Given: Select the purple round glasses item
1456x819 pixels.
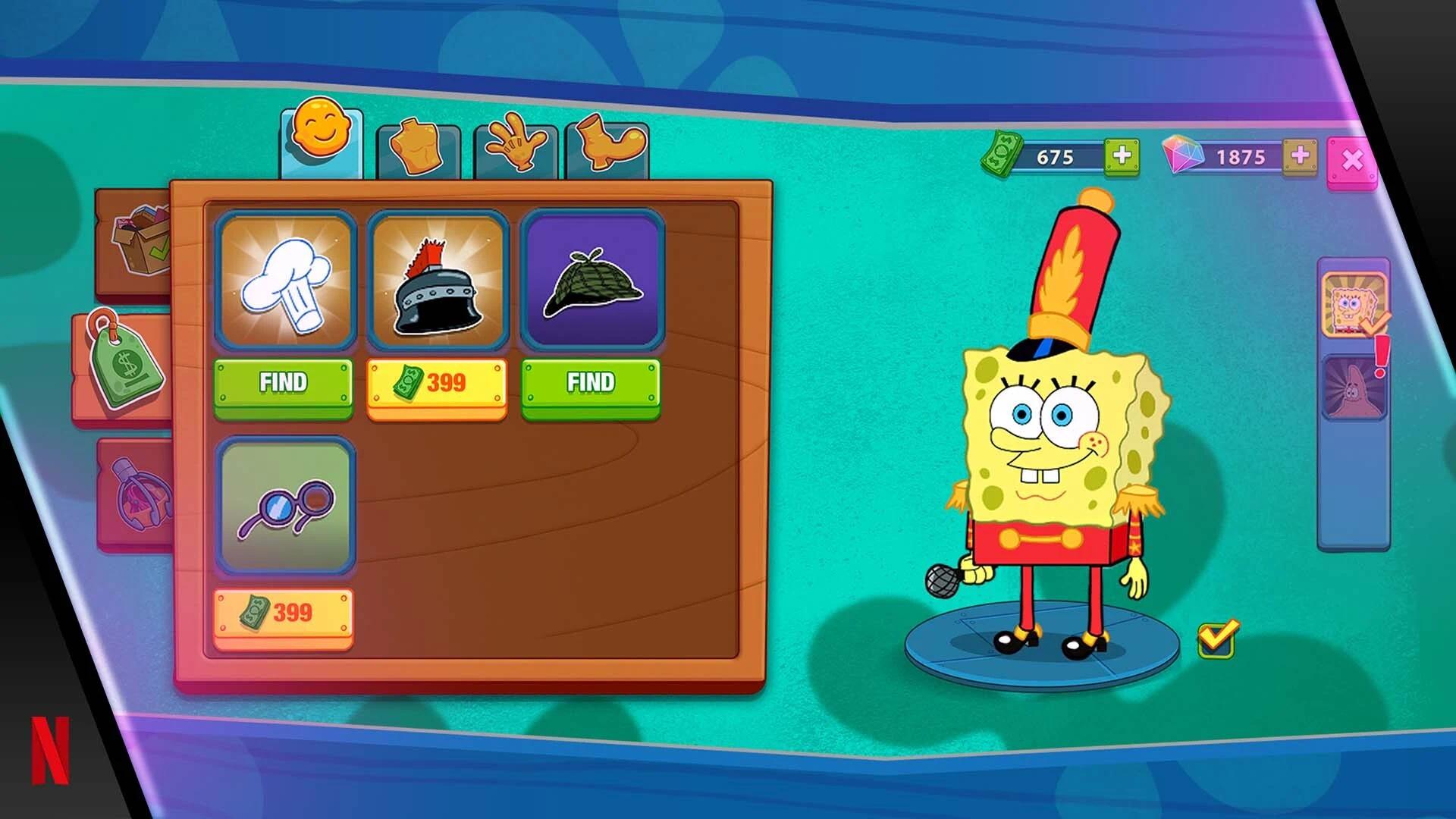Looking at the screenshot, I should pyautogui.click(x=286, y=508).
